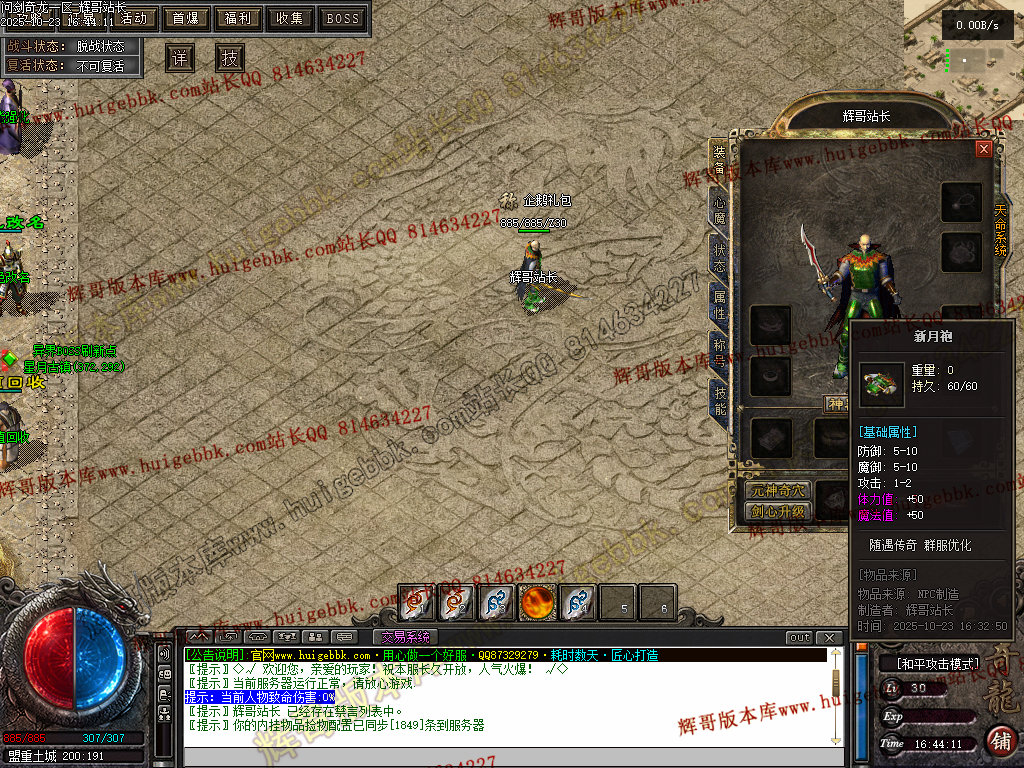This screenshot has width=1024, height=768.
Task: Click the 元神奇穴 button
Action: click(x=776, y=491)
